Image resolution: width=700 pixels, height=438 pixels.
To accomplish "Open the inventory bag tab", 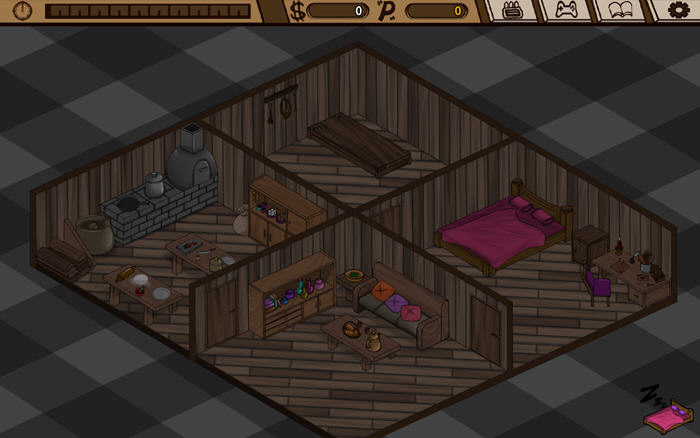I will (512, 11).
